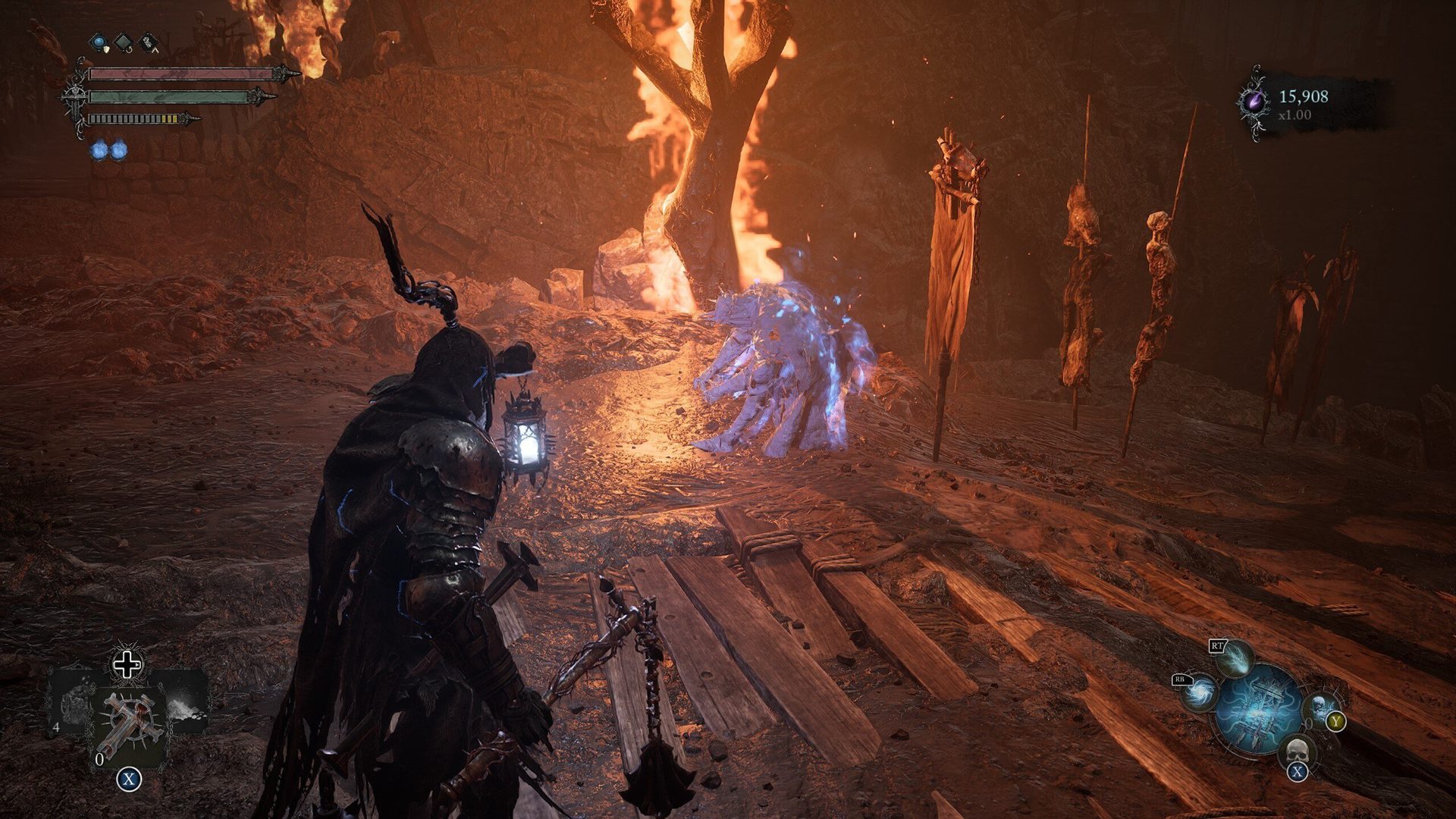Click the arrow on the d-pad cross icon
The image size is (1456, 819).
pos(137,665)
